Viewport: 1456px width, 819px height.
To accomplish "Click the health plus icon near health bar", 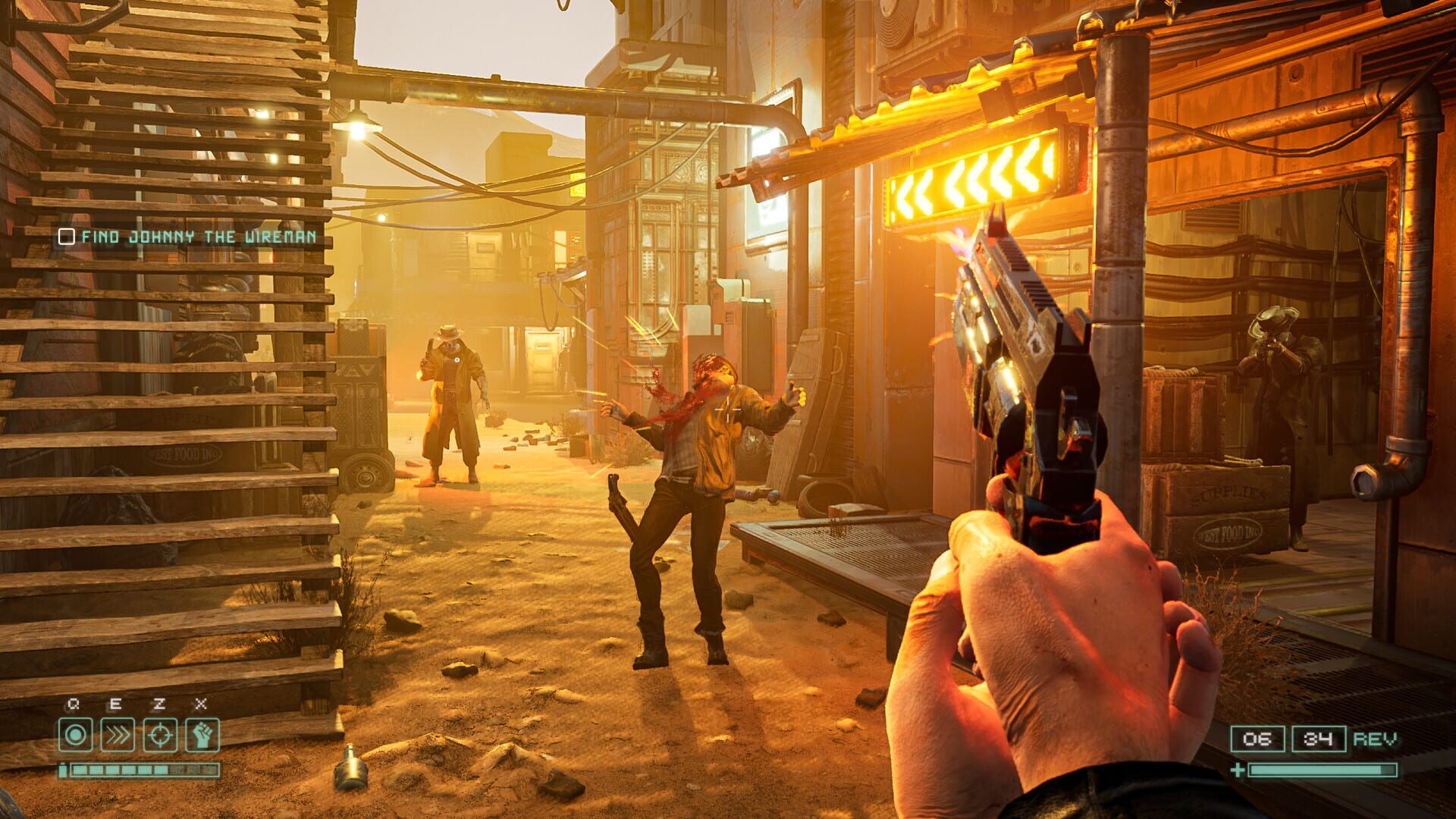I will (x=1238, y=770).
